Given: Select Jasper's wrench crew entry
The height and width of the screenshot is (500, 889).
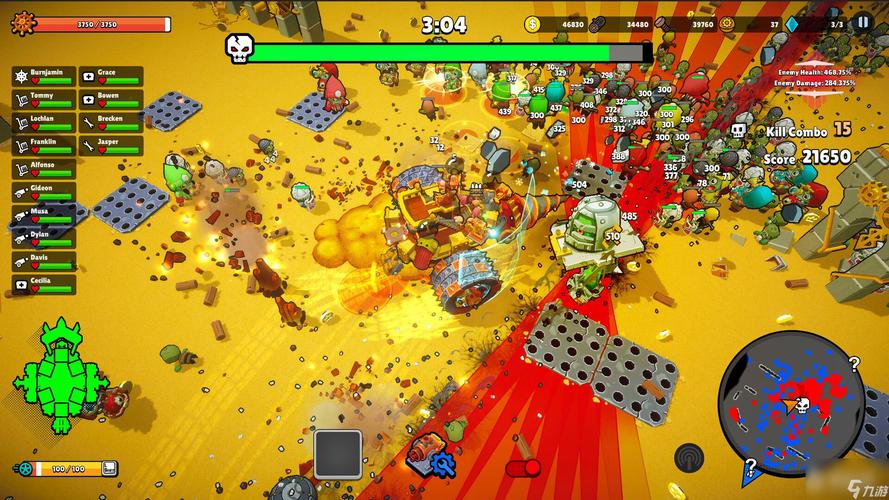Looking at the screenshot, I should coord(111,145).
